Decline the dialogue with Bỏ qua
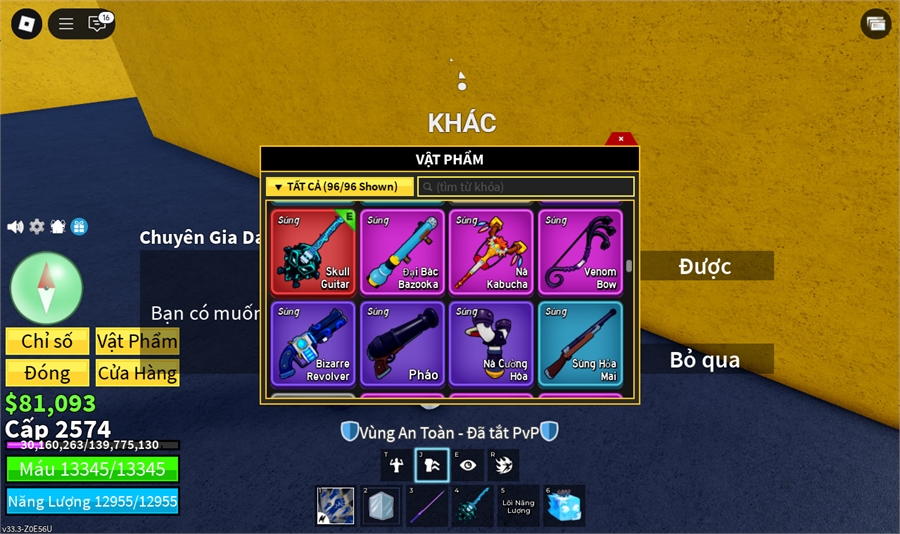 (706, 359)
